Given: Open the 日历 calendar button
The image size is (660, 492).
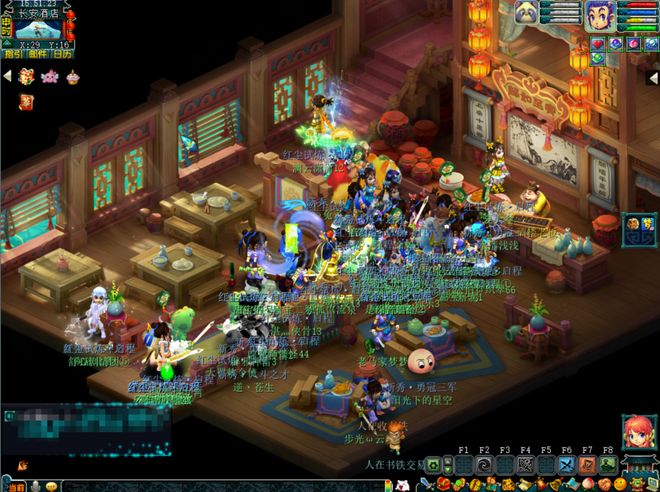Looking at the screenshot, I should pyautogui.click(x=62, y=54).
